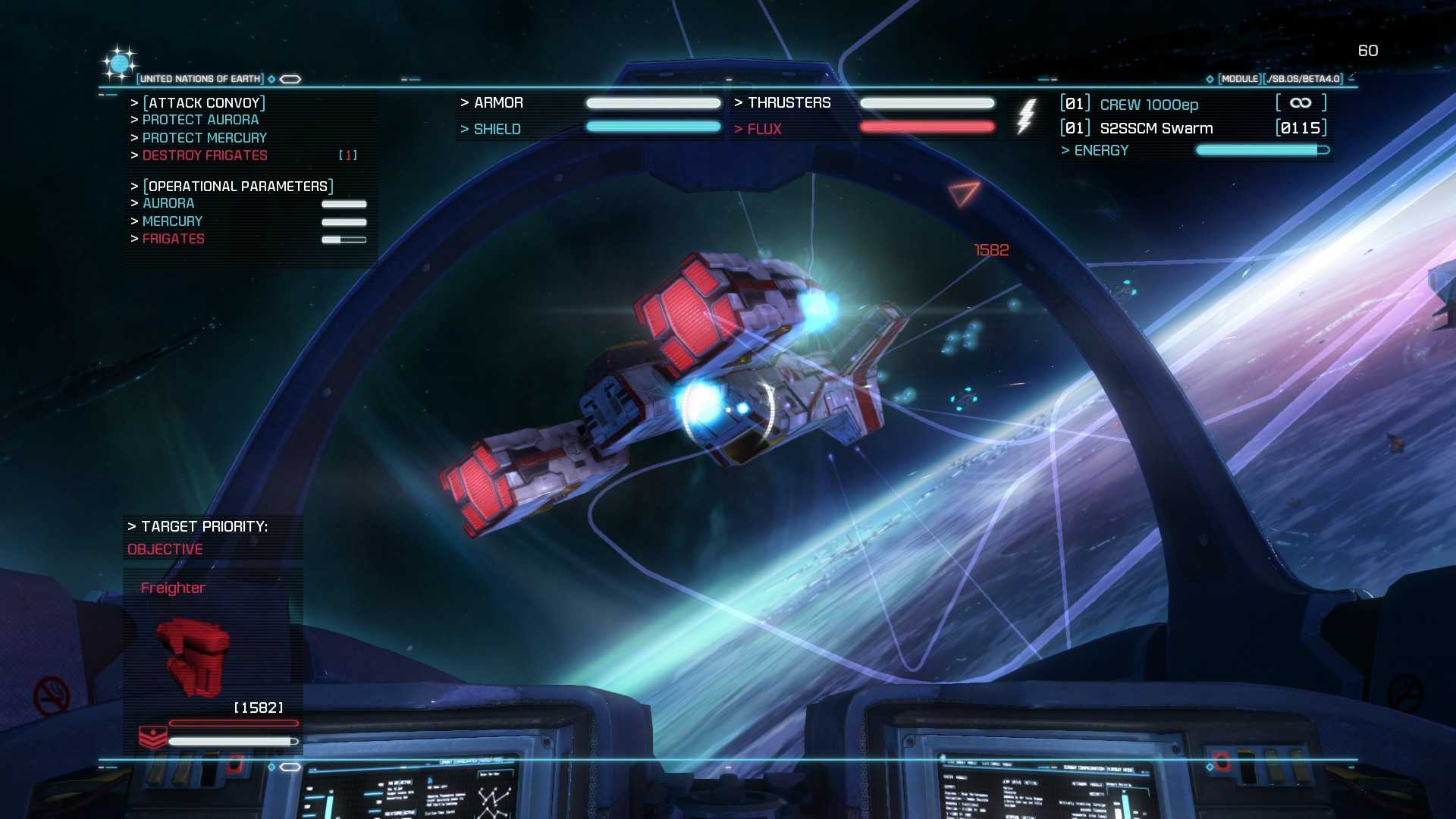The width and height of the screenshot is (1456, 819).
Task: Activate the lightning bolt flux icon
Action: (1025, 116)
